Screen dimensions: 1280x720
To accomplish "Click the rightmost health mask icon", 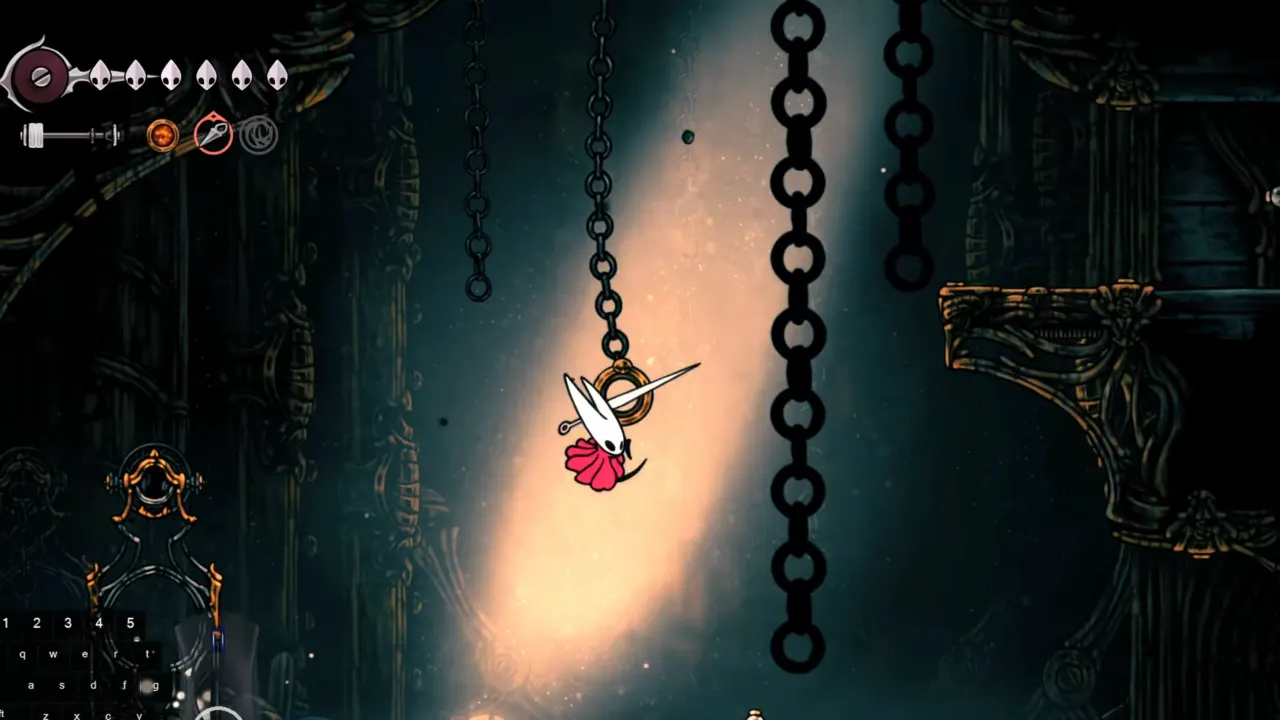I will pyautogui.click(x=277, y=76).
